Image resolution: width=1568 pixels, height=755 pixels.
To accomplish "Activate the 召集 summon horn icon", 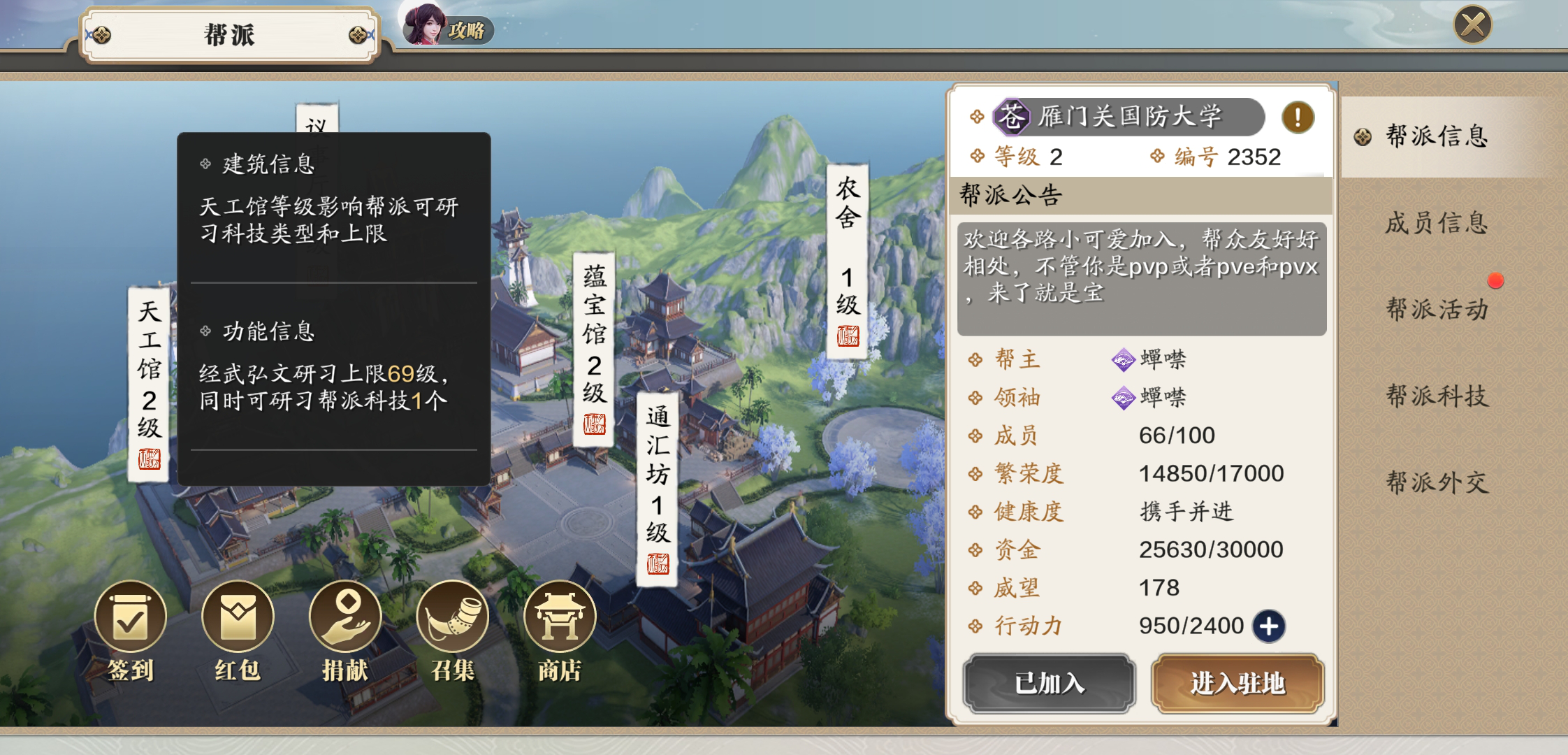I will click(452, 619).
